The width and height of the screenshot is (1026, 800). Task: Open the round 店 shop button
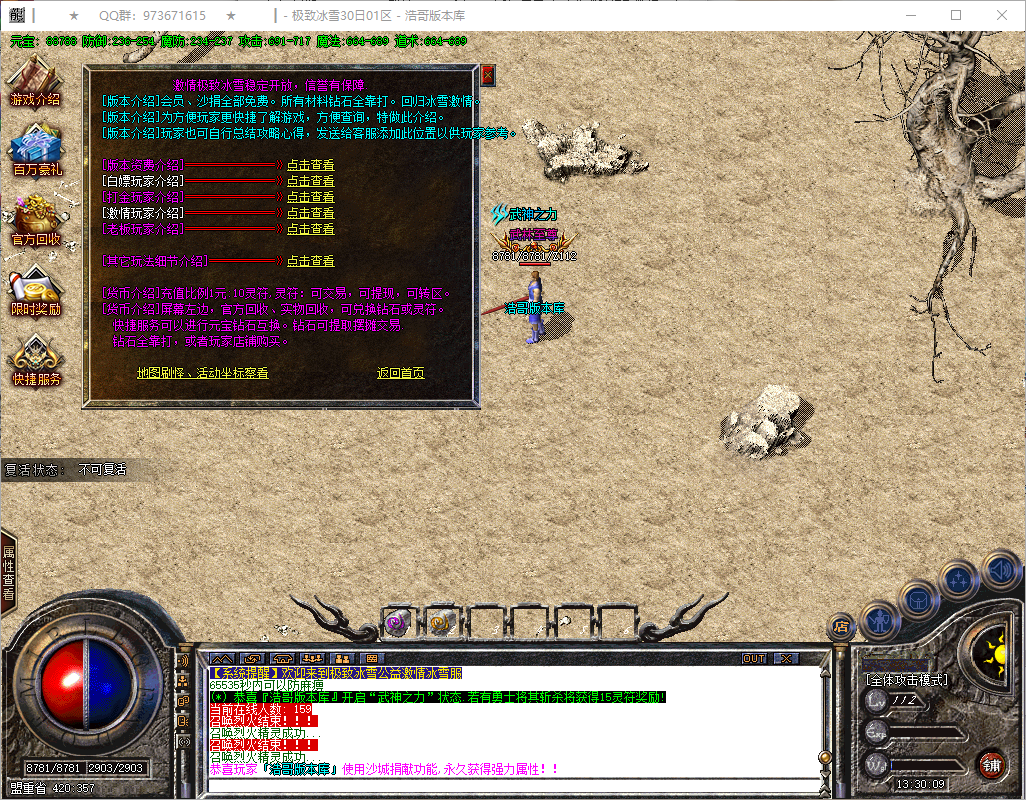(x=841, y=627)
